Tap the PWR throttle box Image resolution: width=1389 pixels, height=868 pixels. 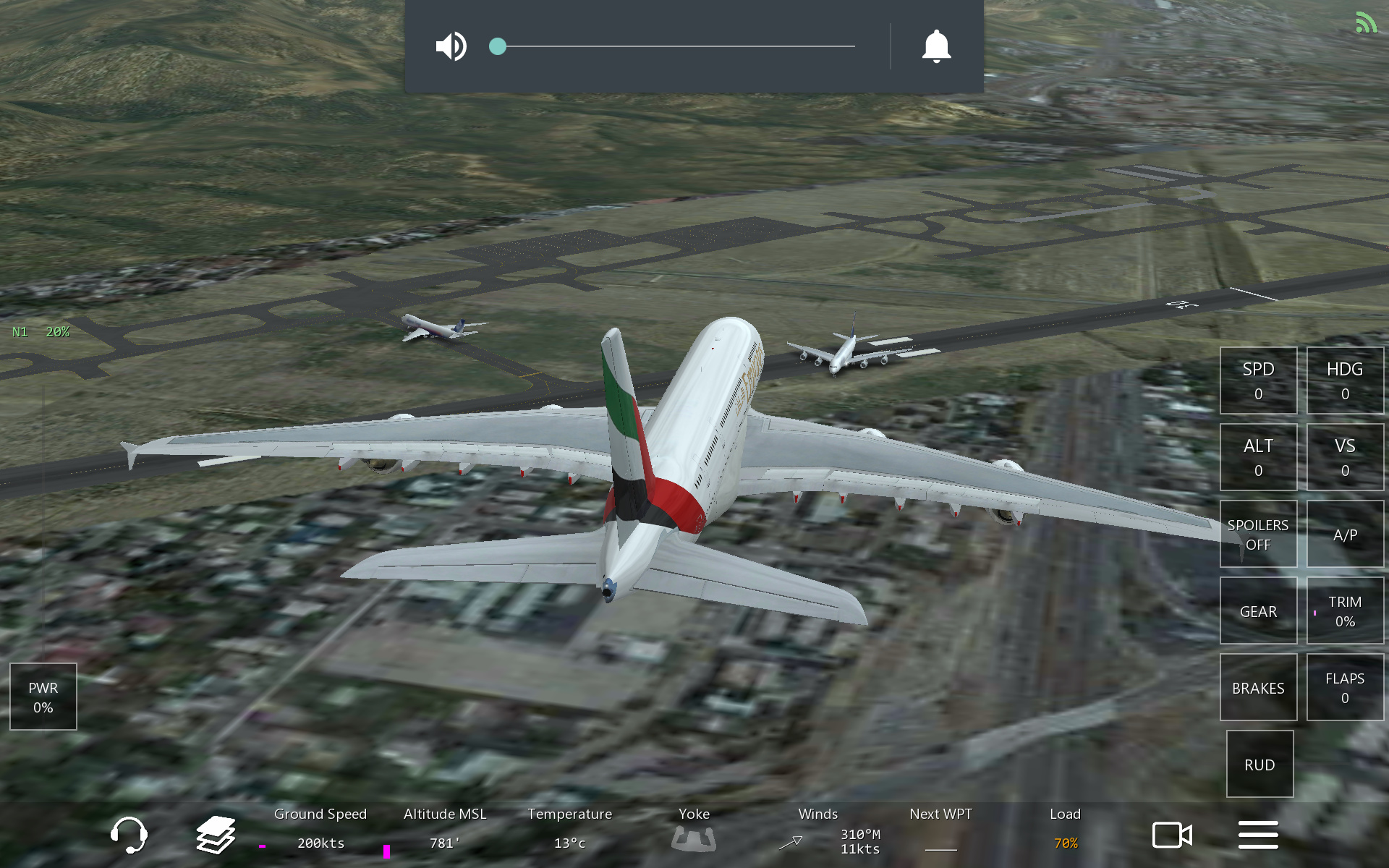point(43,697)
